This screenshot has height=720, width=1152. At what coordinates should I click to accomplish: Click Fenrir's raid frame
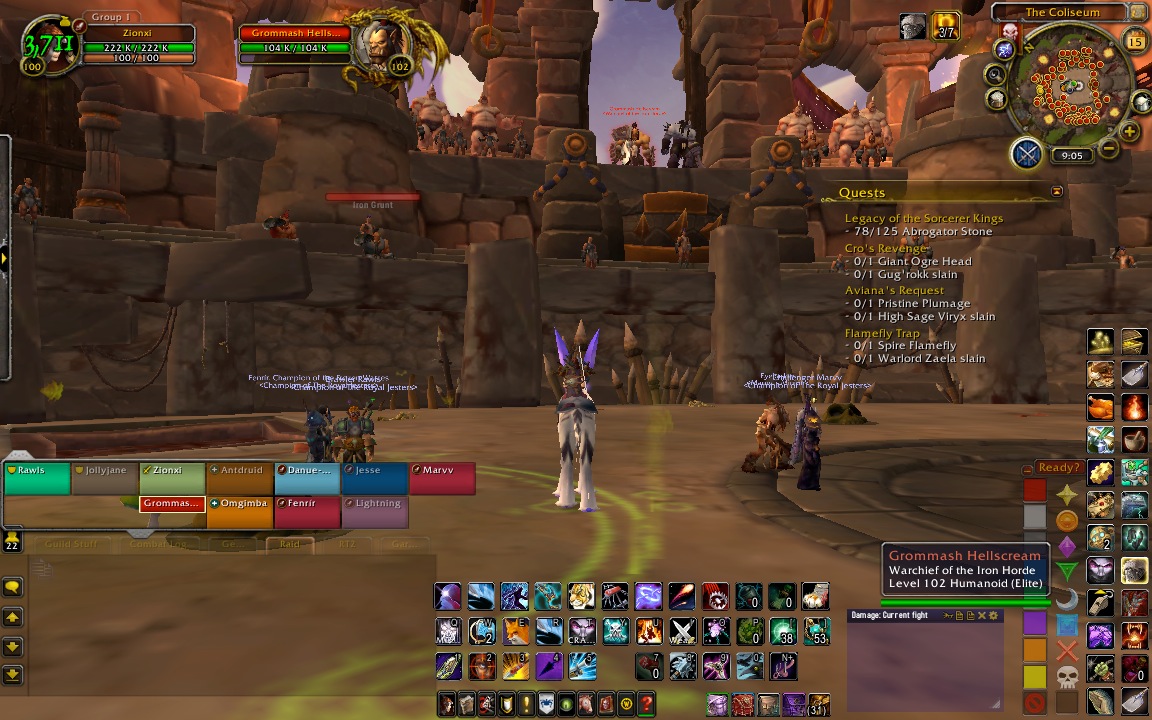[307, 511]
